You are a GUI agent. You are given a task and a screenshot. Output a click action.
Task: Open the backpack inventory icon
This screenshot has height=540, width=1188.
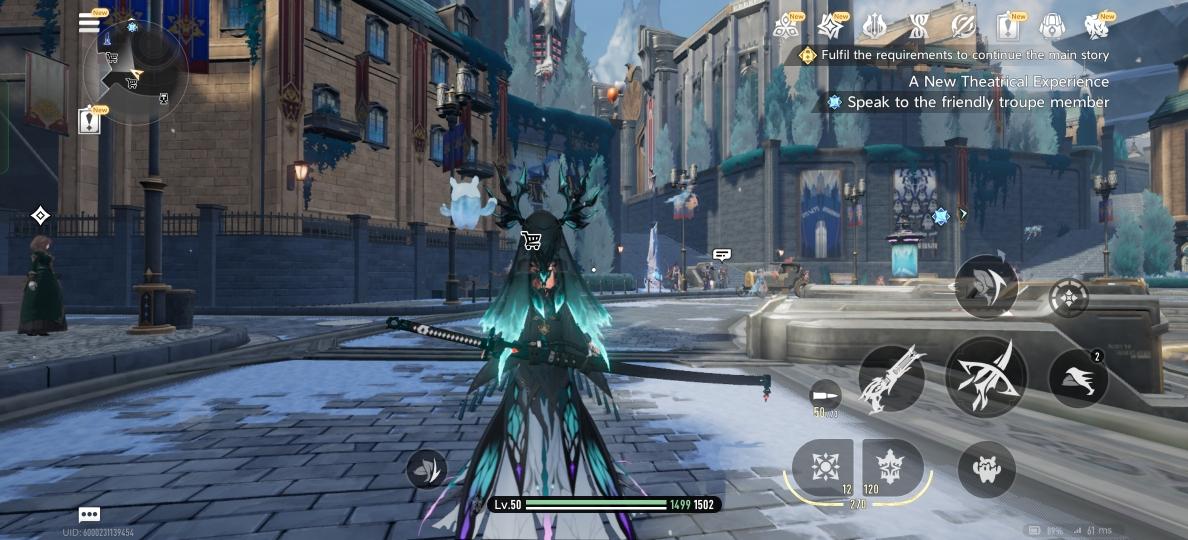pos(1052,26)
